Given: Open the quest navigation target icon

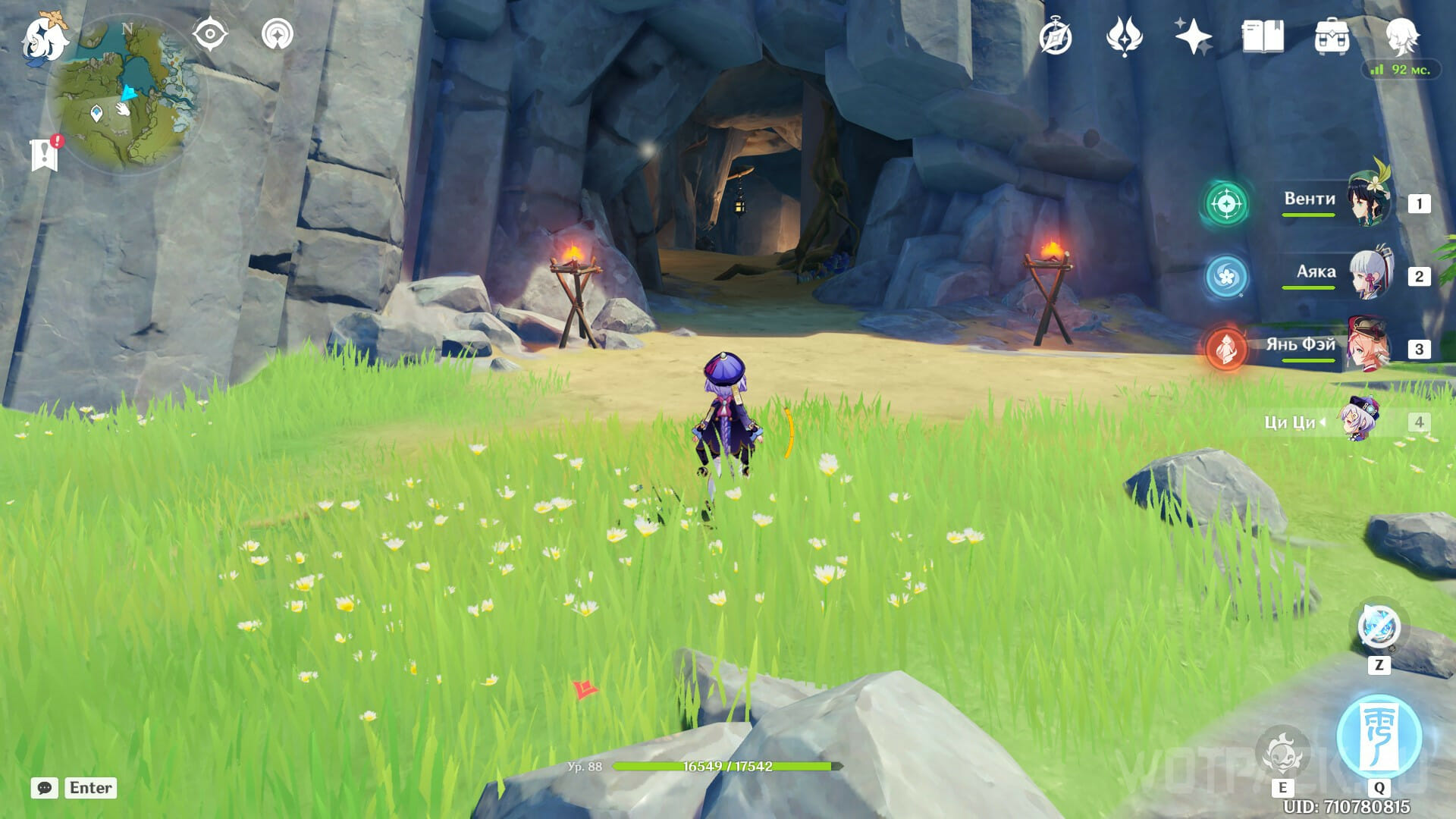Looking at the screenshot, I should (210, 35).
